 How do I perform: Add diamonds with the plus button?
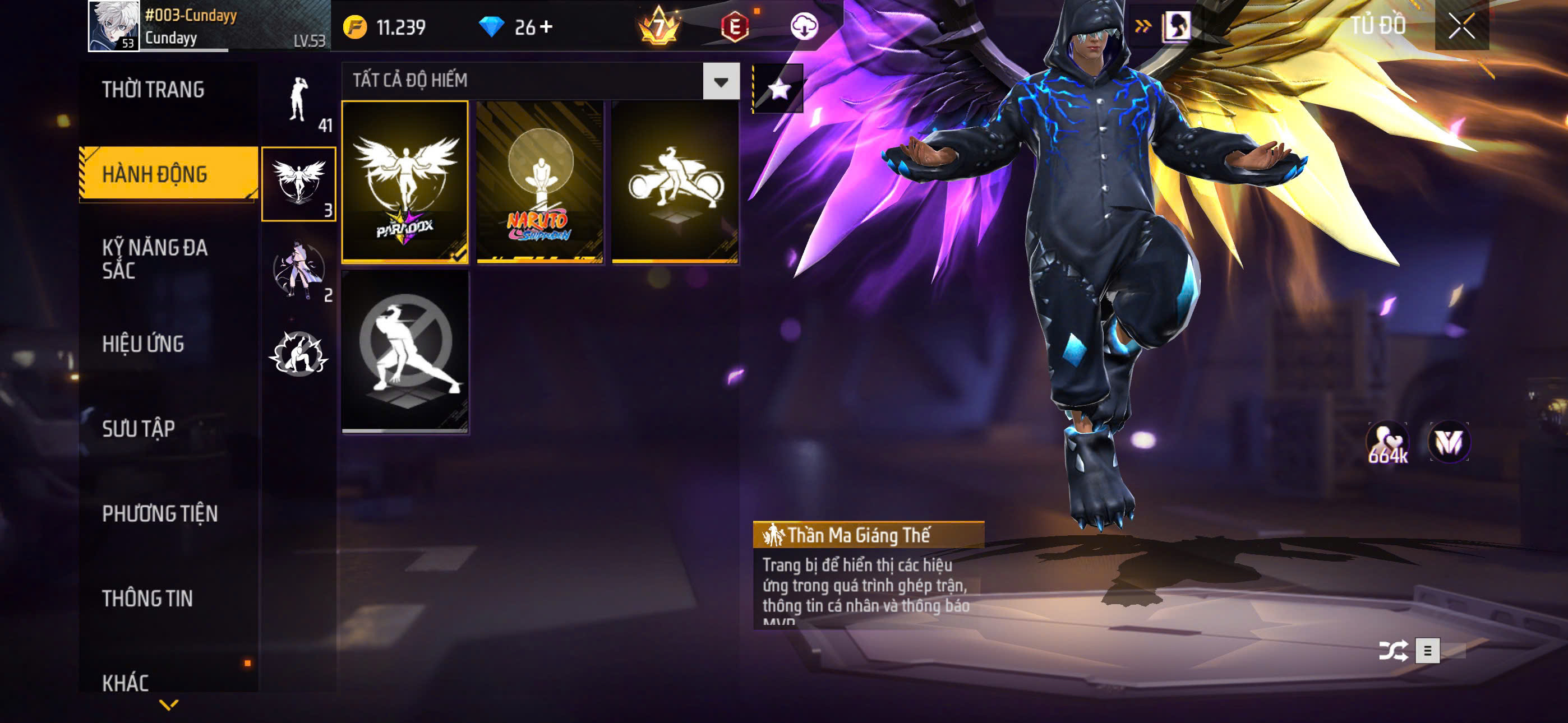[547, 27]
